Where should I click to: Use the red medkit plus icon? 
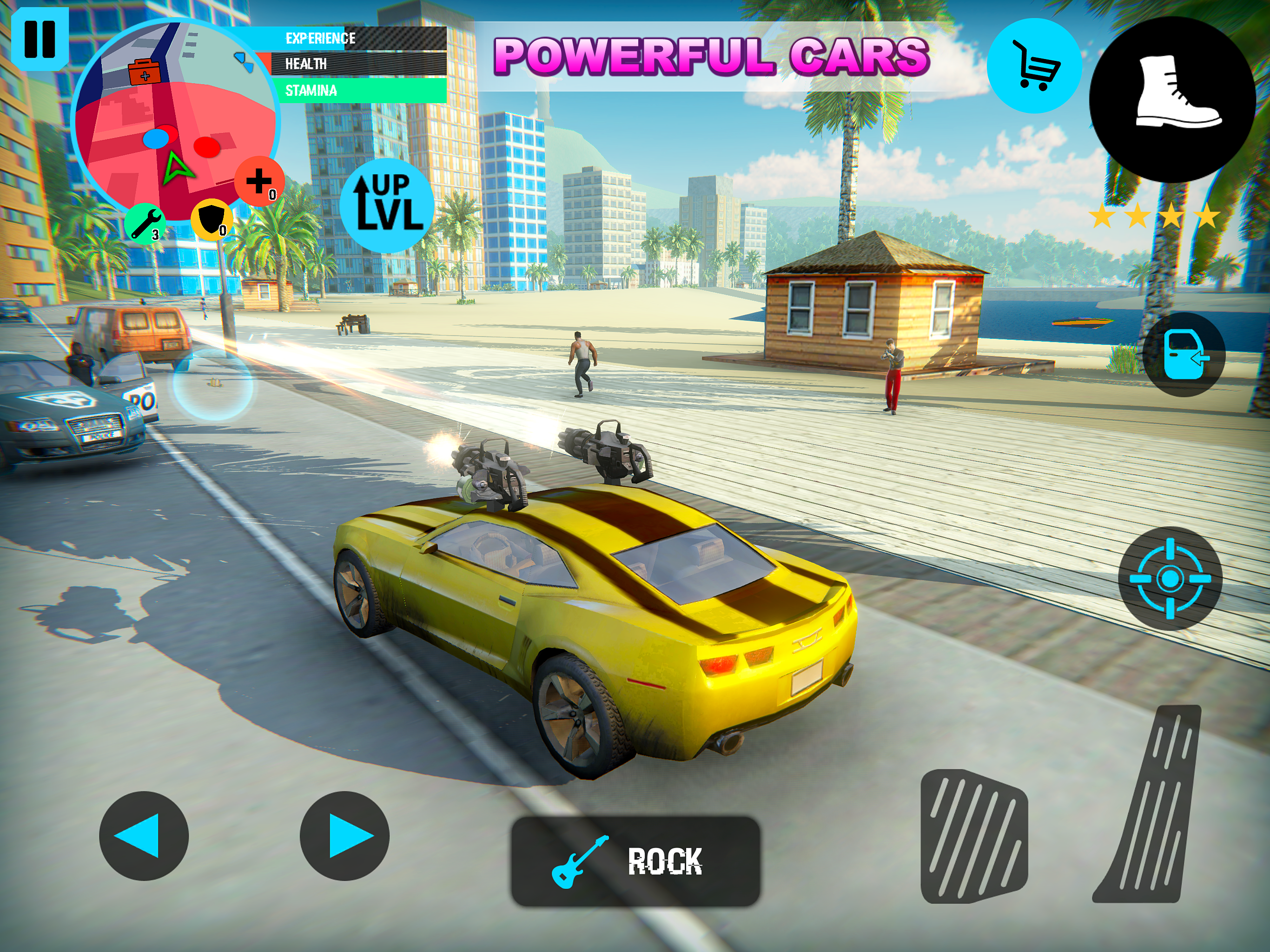pos(259,181)
